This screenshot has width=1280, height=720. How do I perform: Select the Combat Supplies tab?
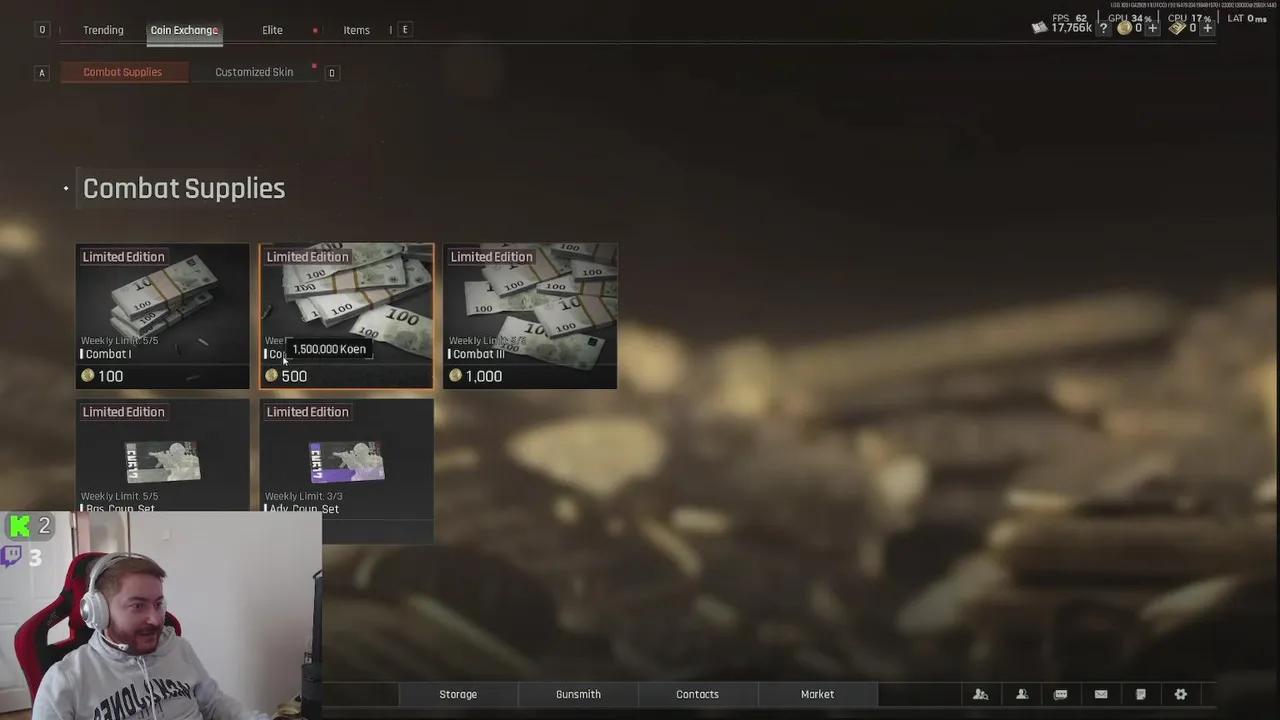click(123, 72)
